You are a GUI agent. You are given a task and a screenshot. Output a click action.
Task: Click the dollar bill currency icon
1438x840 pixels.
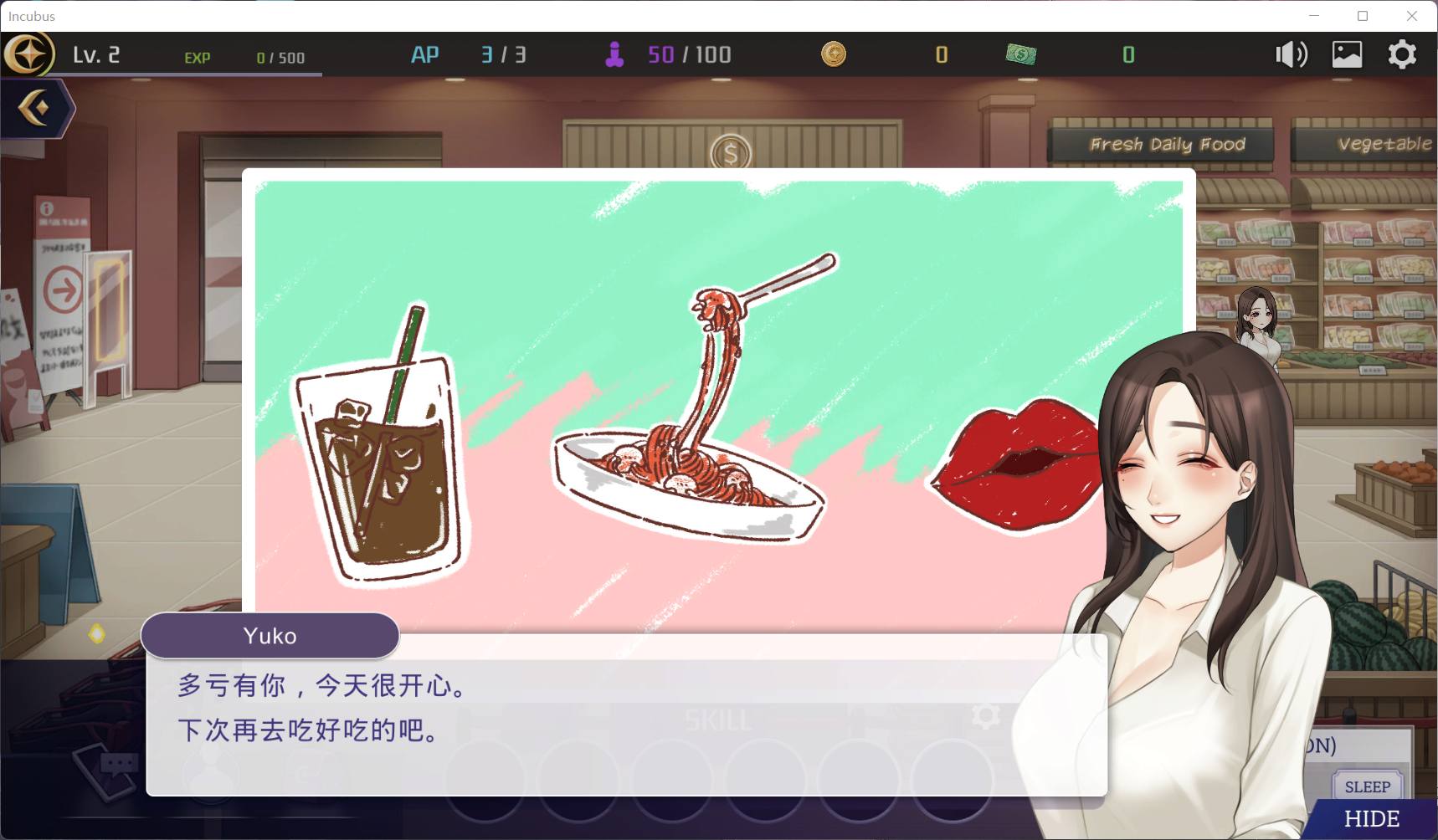tap(1023, 54)
